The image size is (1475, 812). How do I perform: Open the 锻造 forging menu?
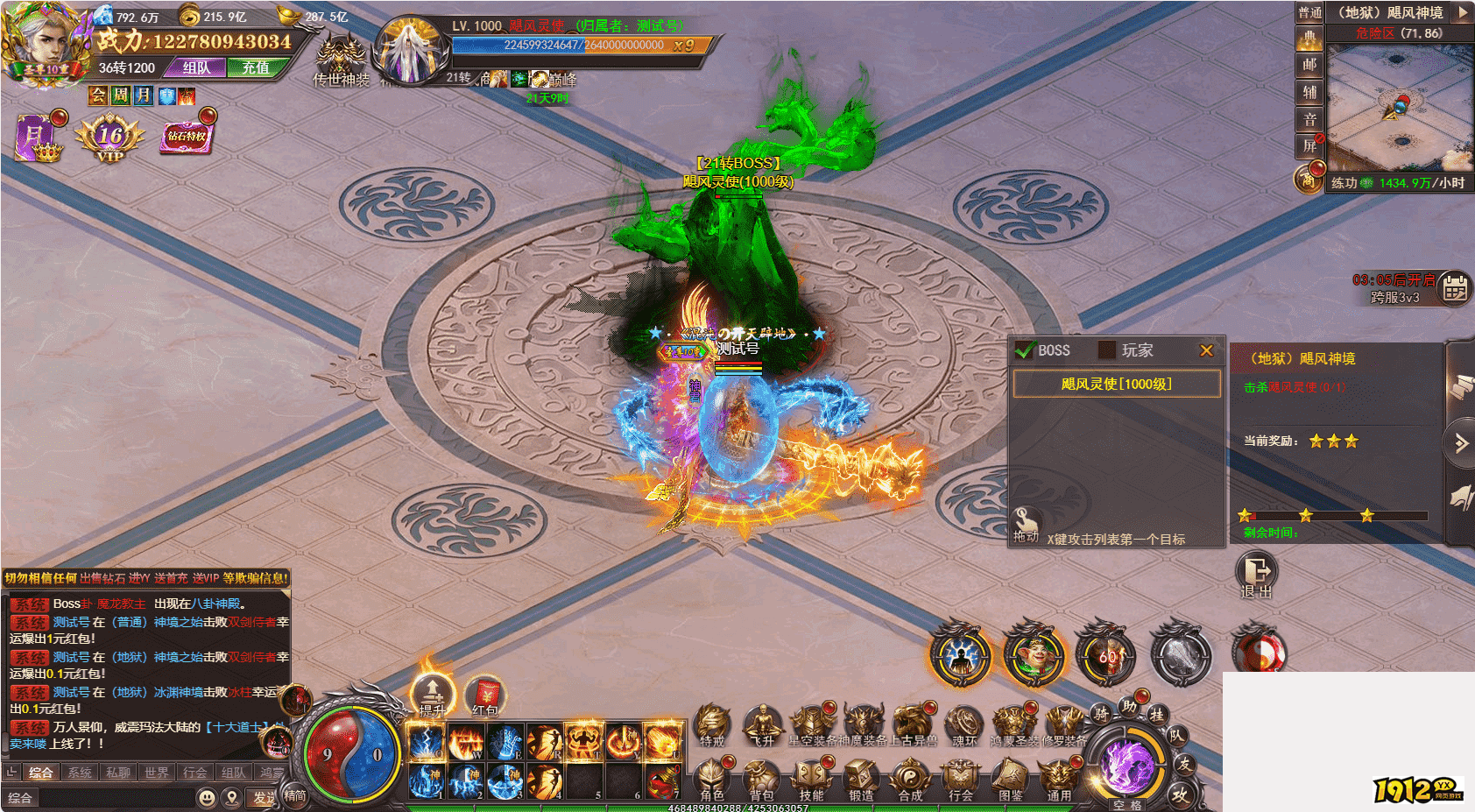pyautogui.click(x=861, y=780)
